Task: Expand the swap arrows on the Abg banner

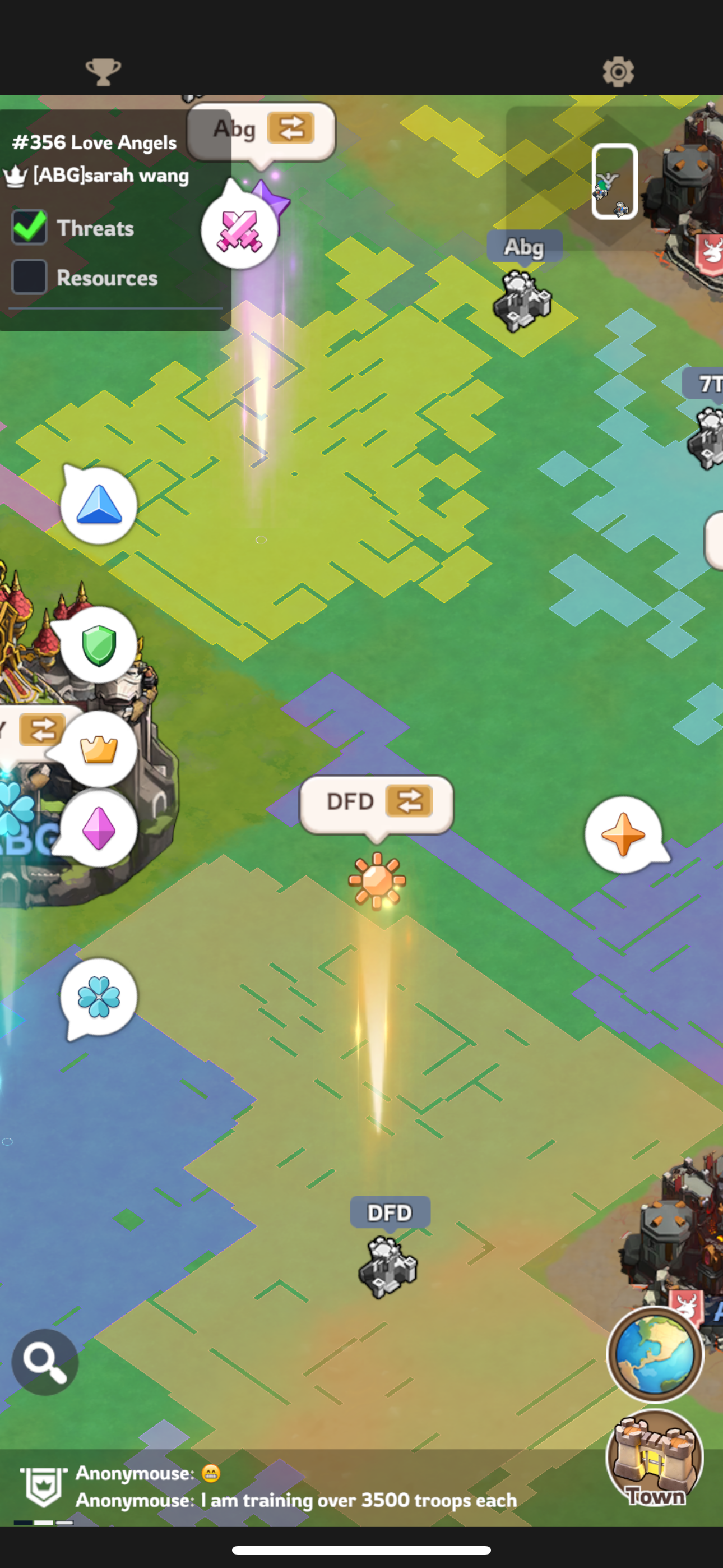Action: point(291,127)
